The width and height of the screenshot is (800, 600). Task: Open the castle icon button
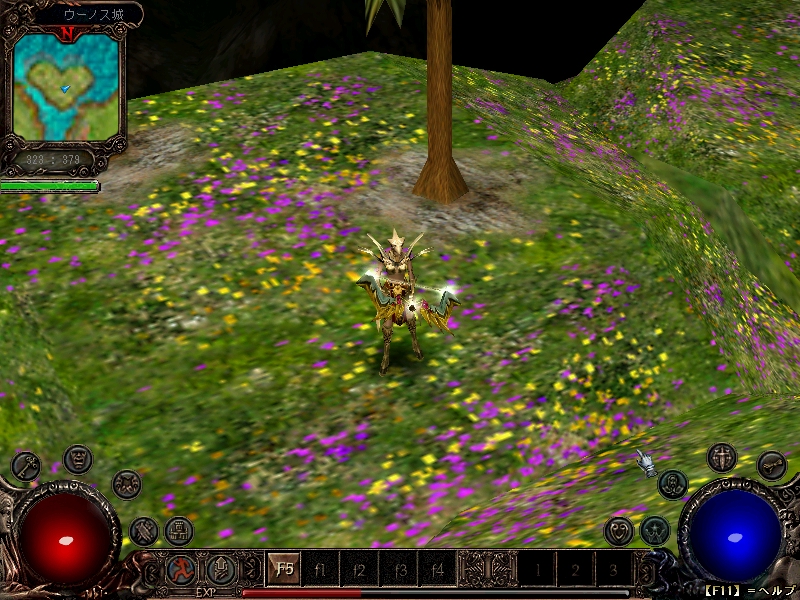(179, 531)
